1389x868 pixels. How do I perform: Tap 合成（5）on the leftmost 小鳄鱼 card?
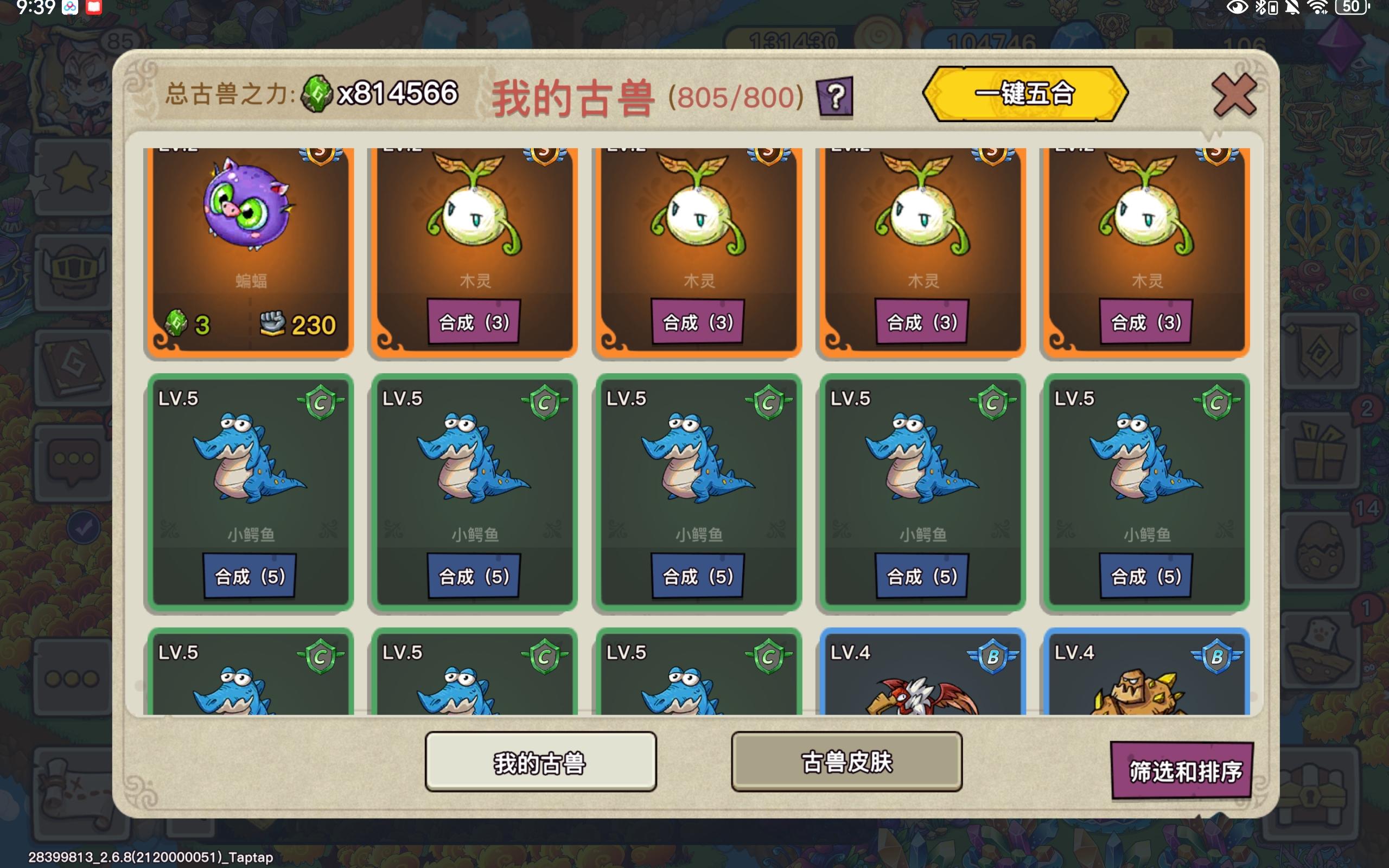(247, 576)
